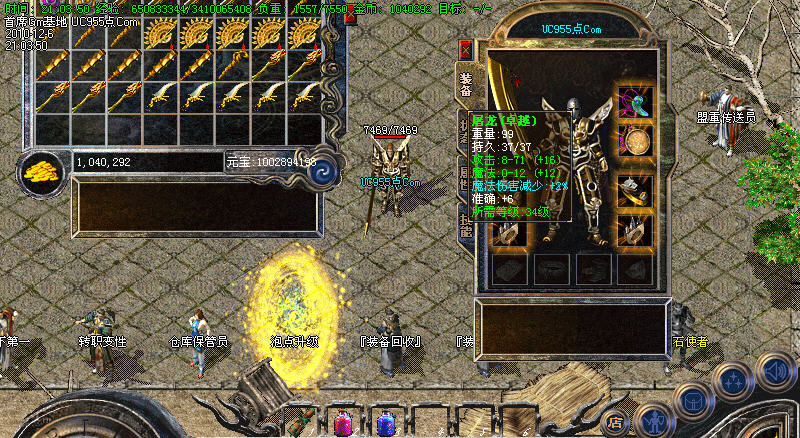800x438 pixels.
Task: Open the 技能 skills tab
Action: coord(466,224)
